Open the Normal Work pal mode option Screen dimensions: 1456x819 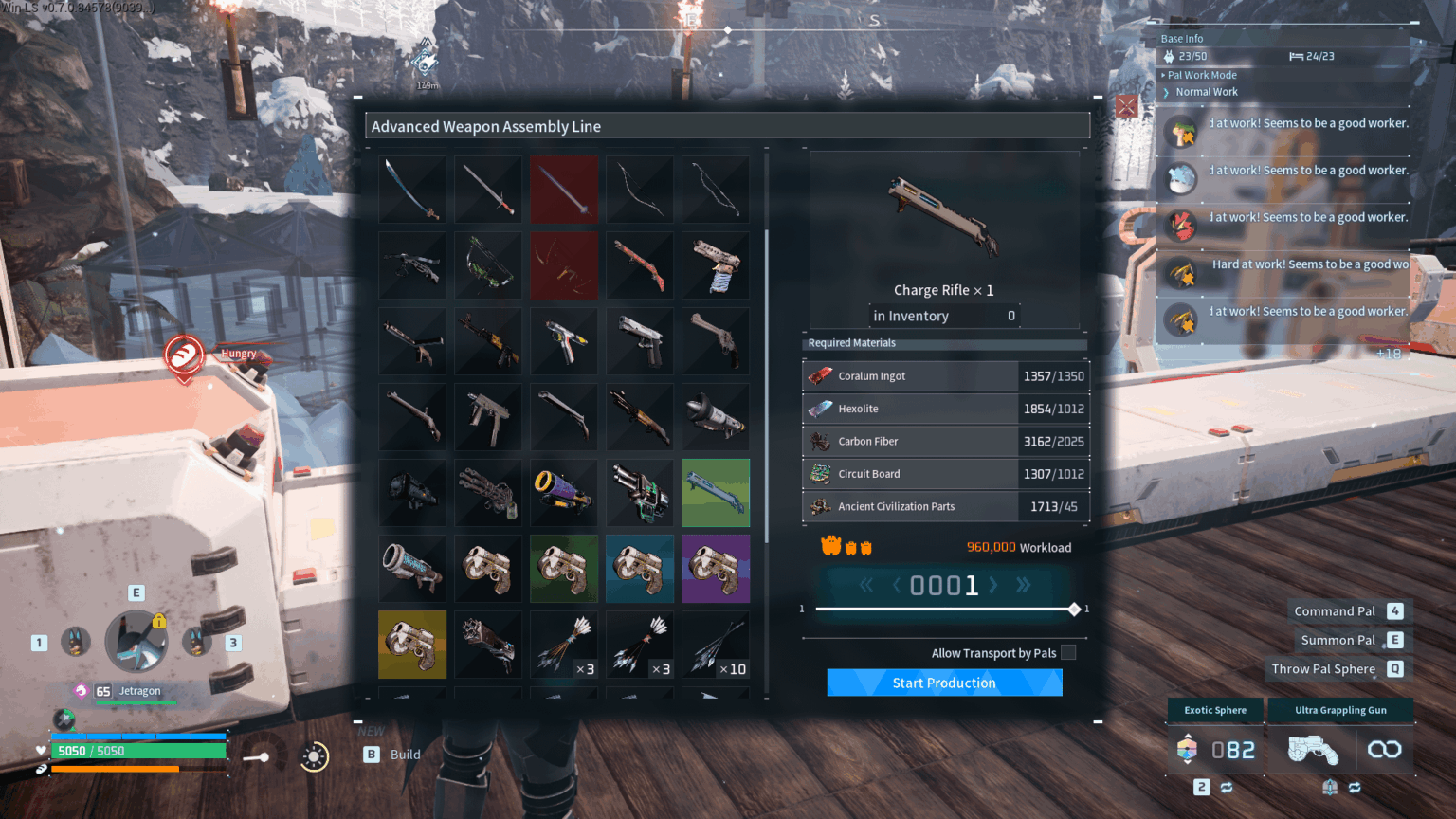click(1206, 92)
